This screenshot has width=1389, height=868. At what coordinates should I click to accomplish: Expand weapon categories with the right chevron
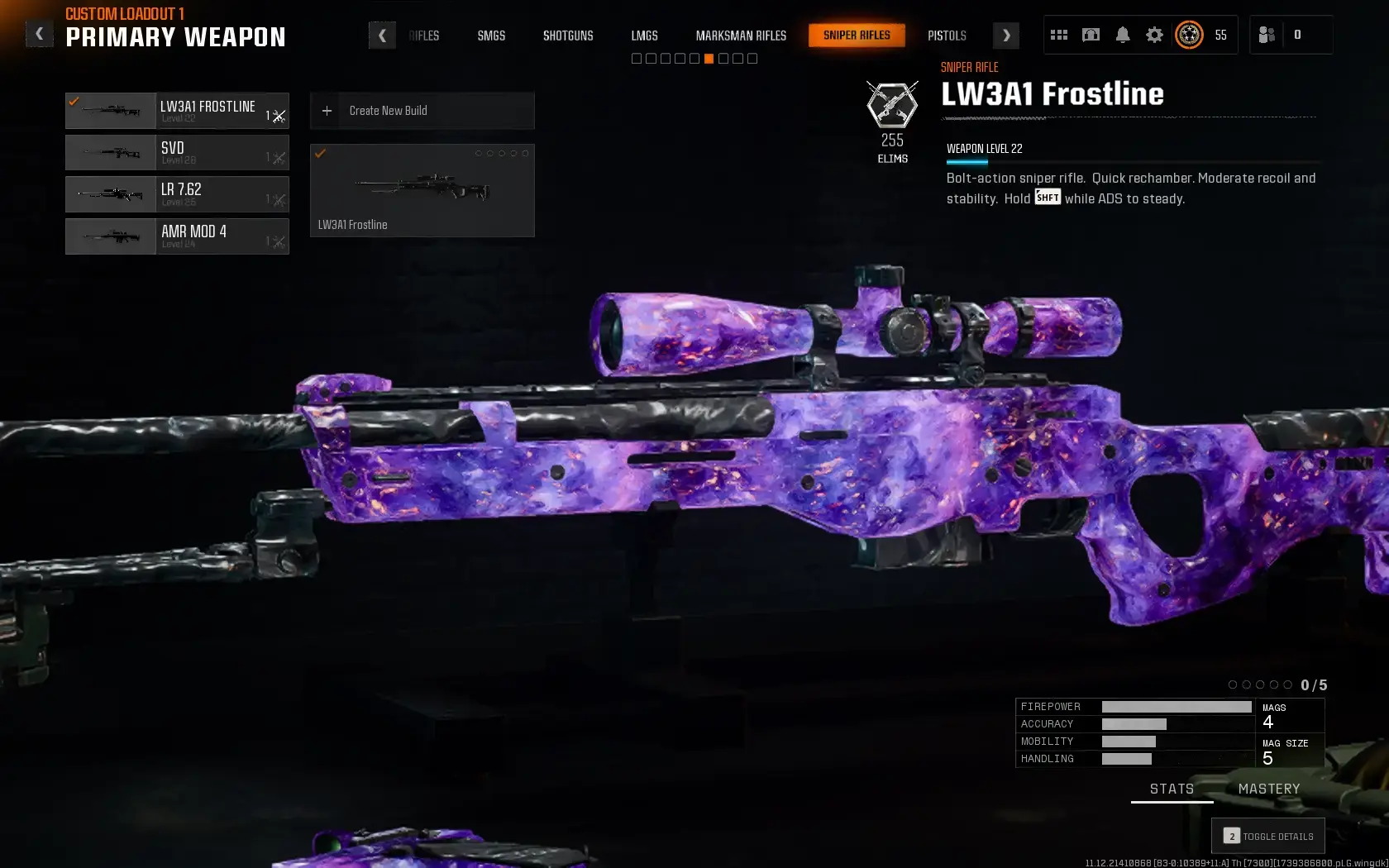coord(1005,35)
